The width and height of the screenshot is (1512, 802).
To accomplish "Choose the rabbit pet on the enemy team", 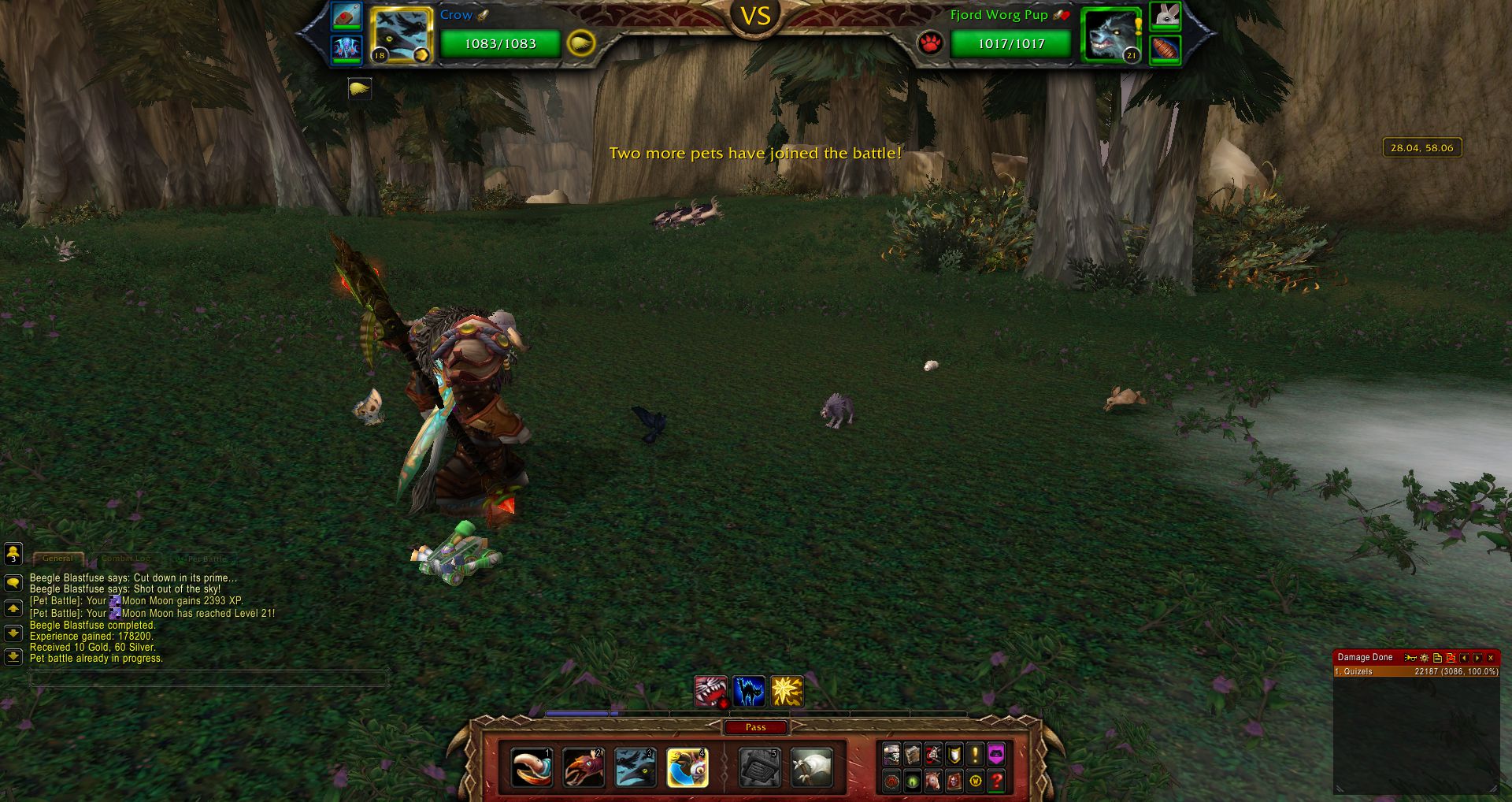I will [1165, 15].
